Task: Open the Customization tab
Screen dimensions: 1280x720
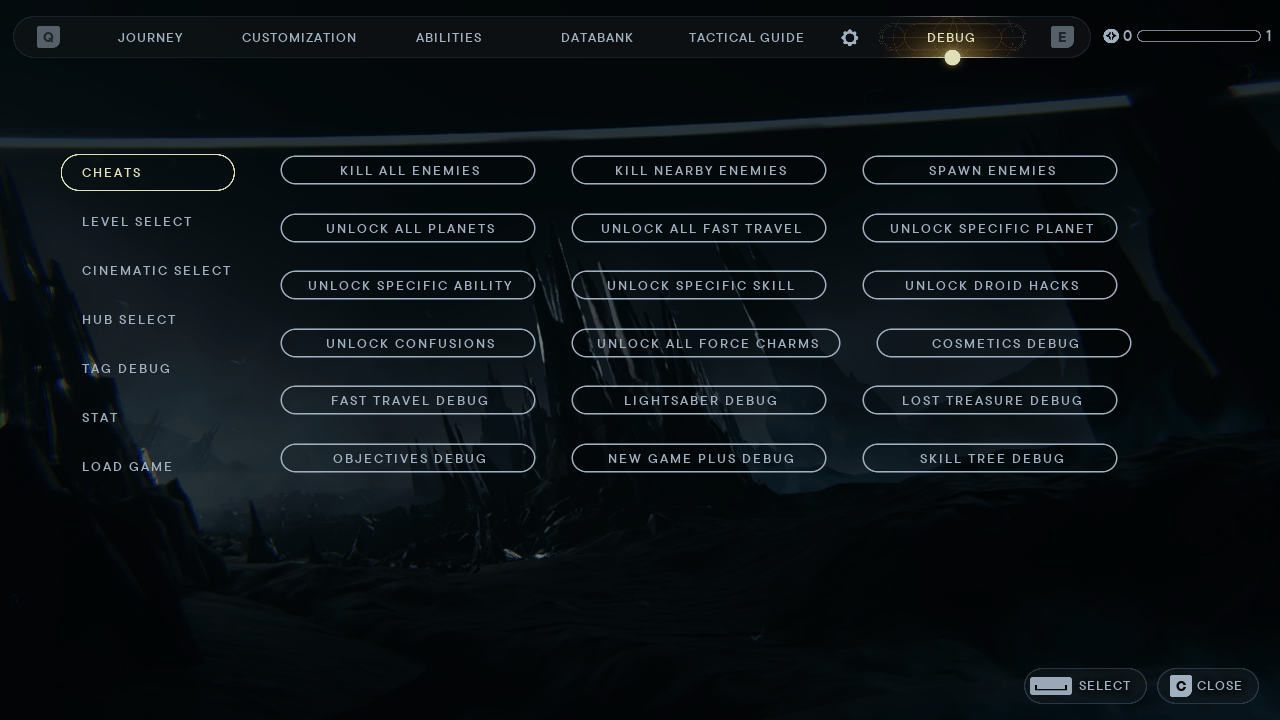Action: tap(299, 37)
